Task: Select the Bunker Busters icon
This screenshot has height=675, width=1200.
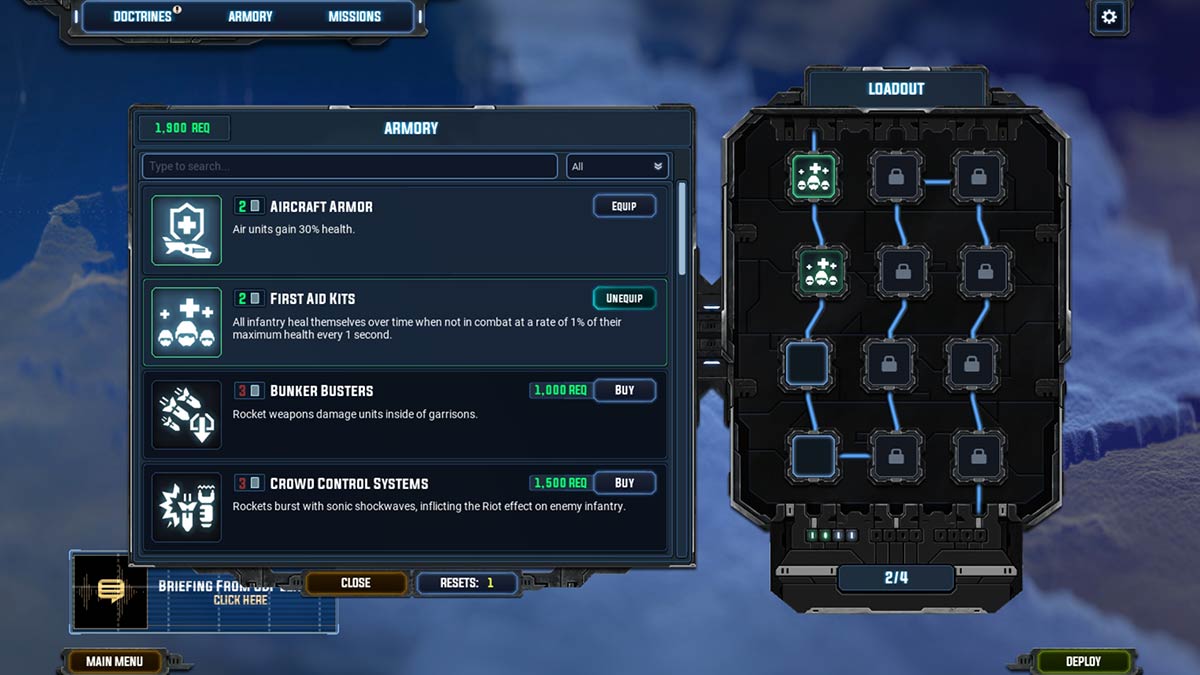Action: coord(187,414)
